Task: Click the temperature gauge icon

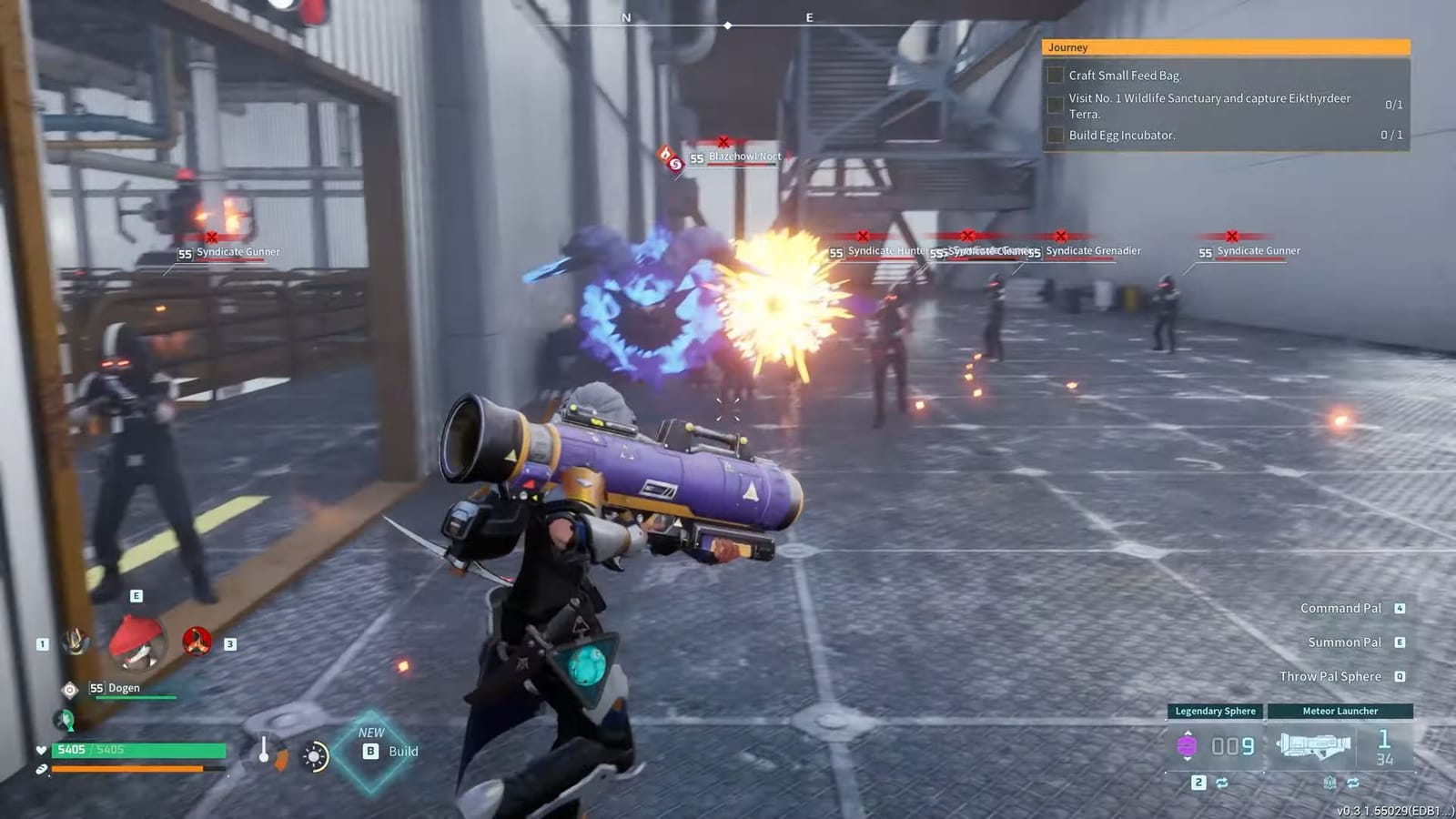Action: pos(265,753)
